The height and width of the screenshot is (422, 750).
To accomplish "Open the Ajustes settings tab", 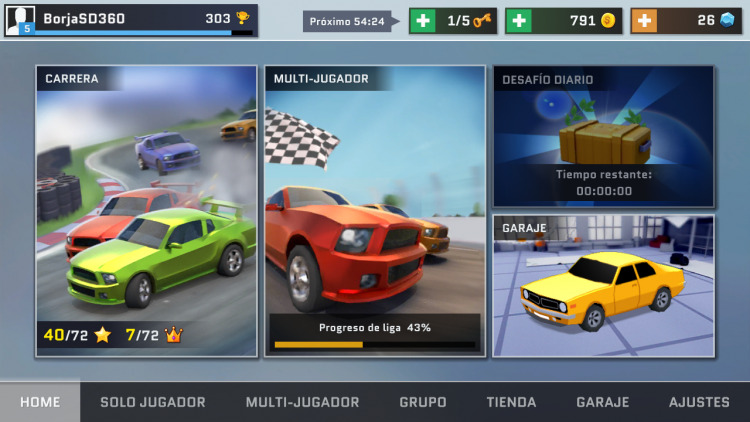I will (699, 402).
